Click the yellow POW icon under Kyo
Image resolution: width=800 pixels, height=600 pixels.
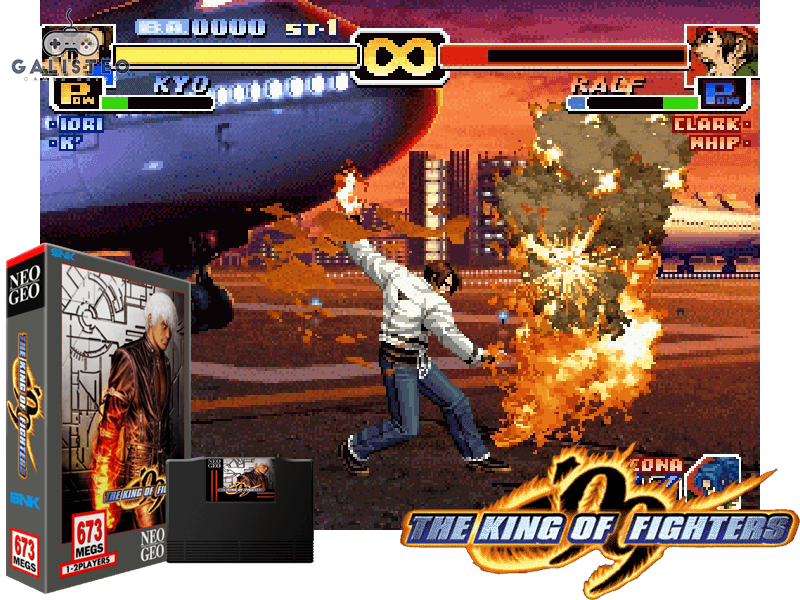point(76,96)
